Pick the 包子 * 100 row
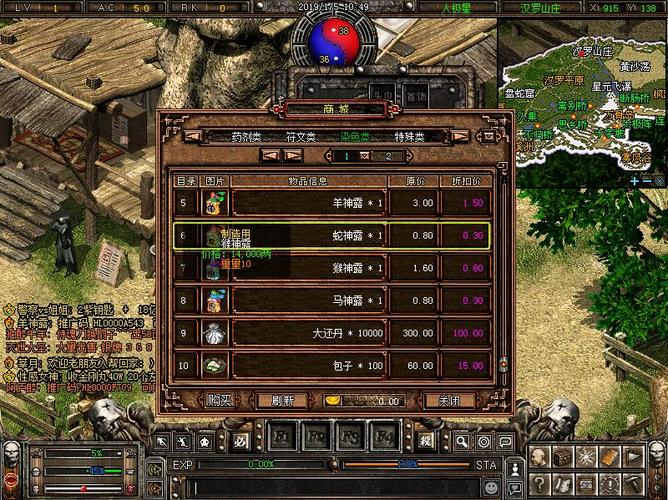668x500 pixels. pyautogui.click(x=331, y=365)
